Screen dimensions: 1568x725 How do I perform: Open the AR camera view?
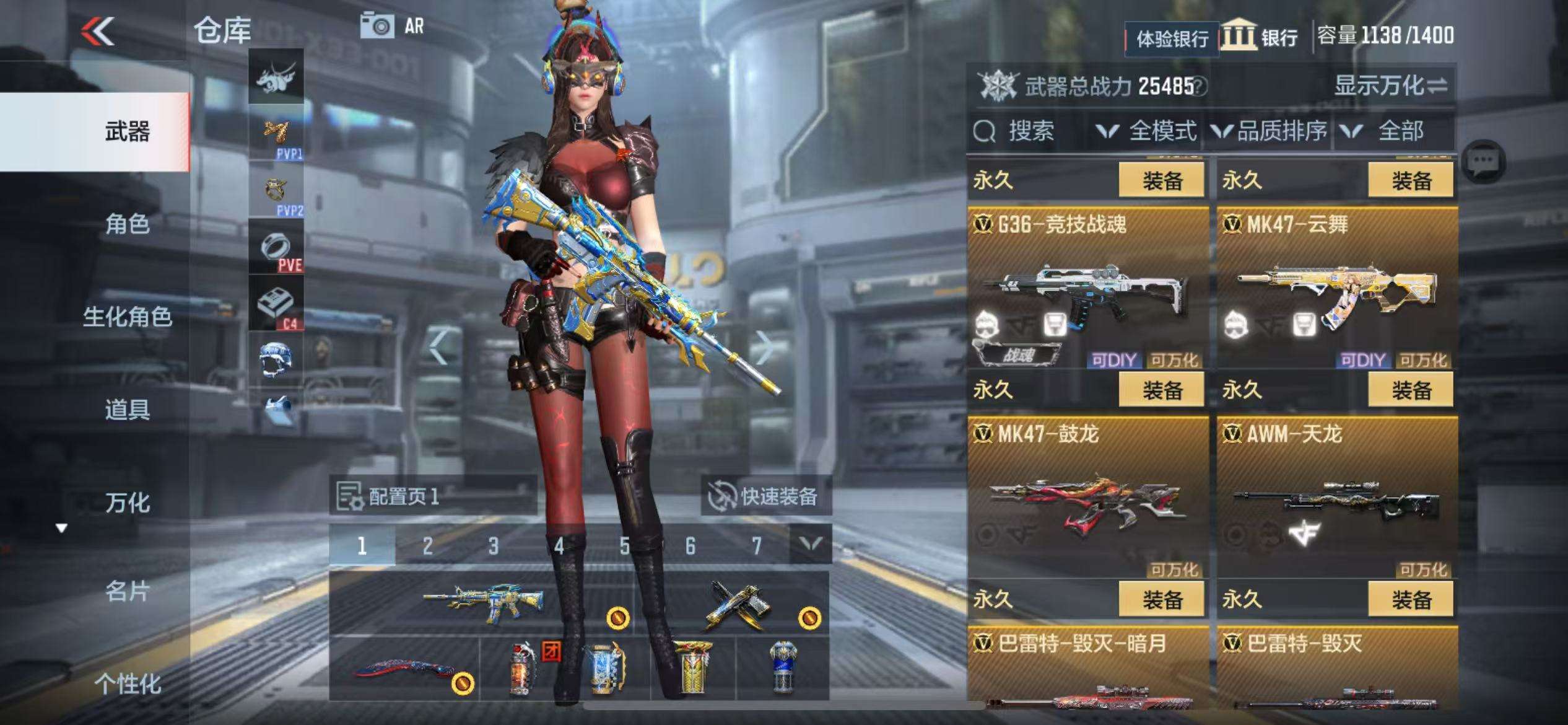393,27
